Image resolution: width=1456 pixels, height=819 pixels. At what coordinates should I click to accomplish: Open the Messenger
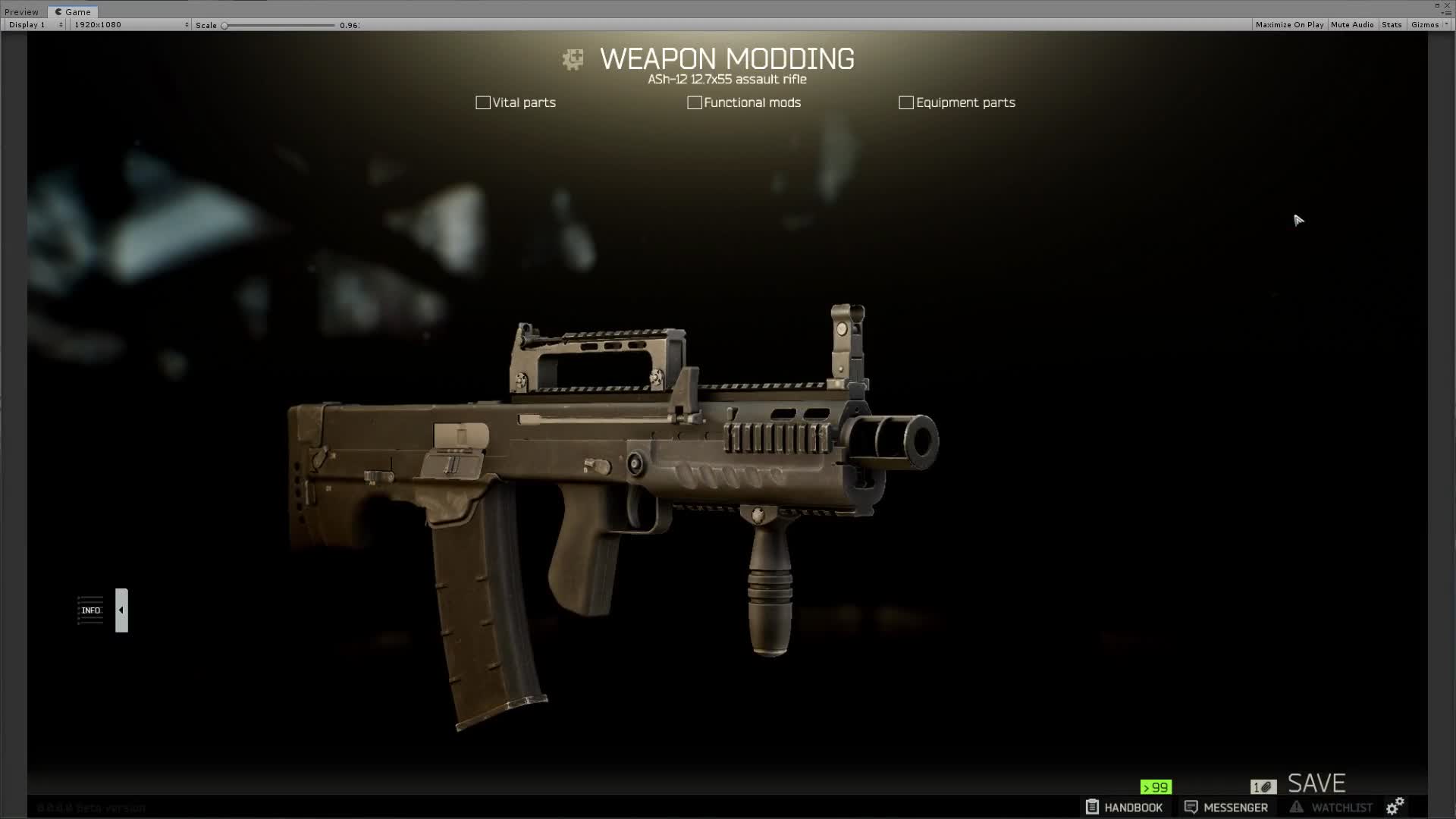1226,808
